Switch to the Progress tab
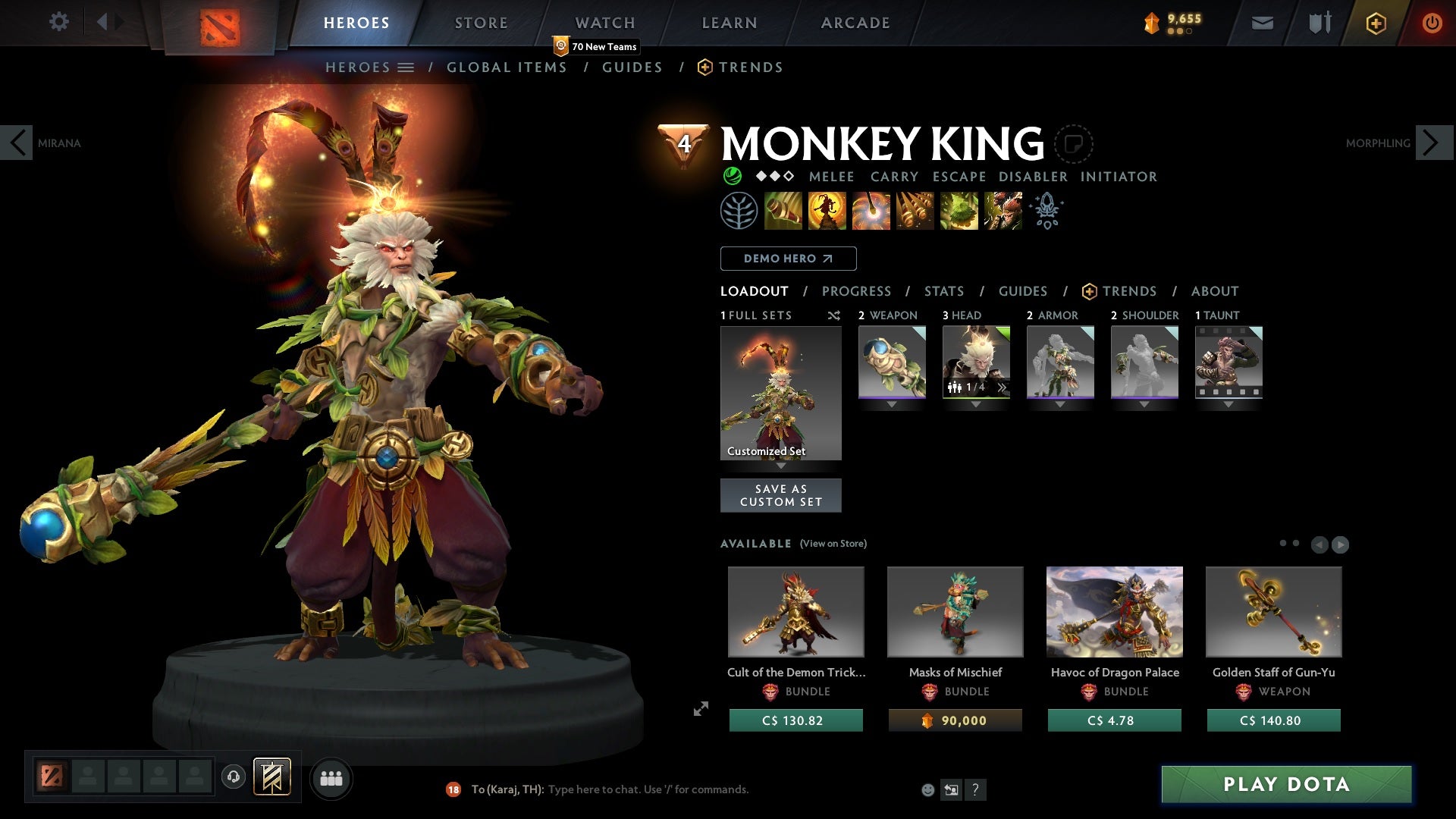Viewport: 1456px width, 819px height. coord(857,291)
